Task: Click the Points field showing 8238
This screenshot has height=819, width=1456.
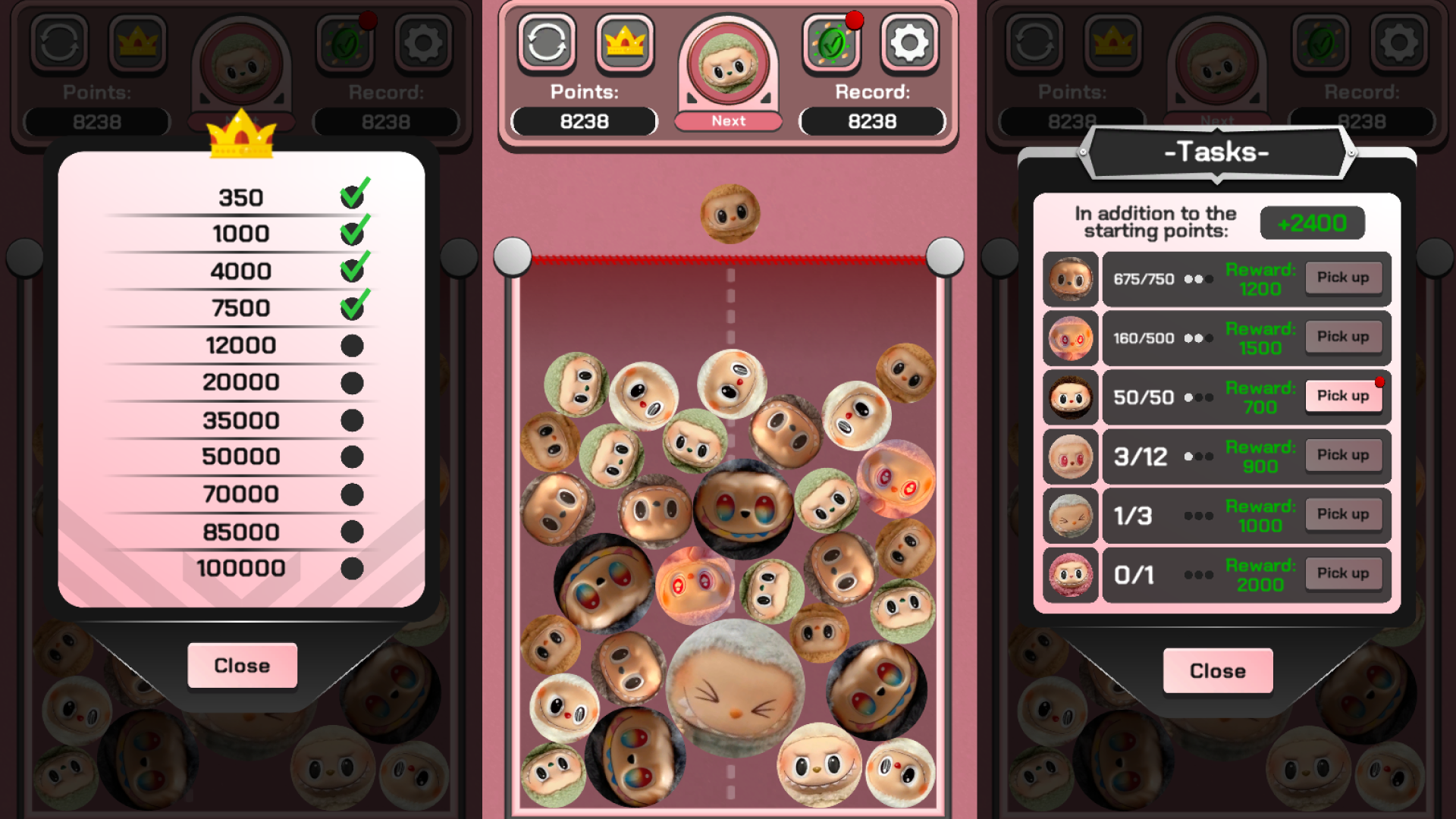Action: (584, 121)
